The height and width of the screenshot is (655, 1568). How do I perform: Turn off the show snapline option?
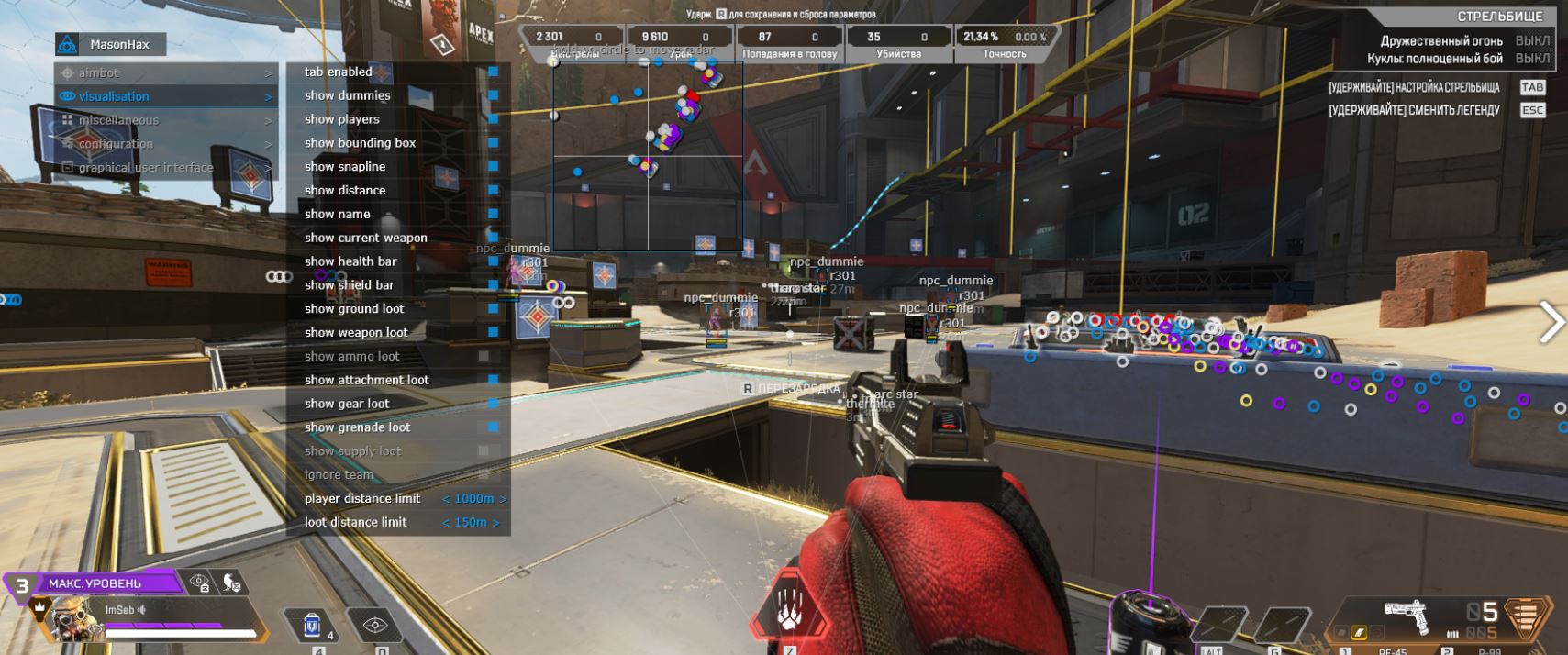pos(493,167)
